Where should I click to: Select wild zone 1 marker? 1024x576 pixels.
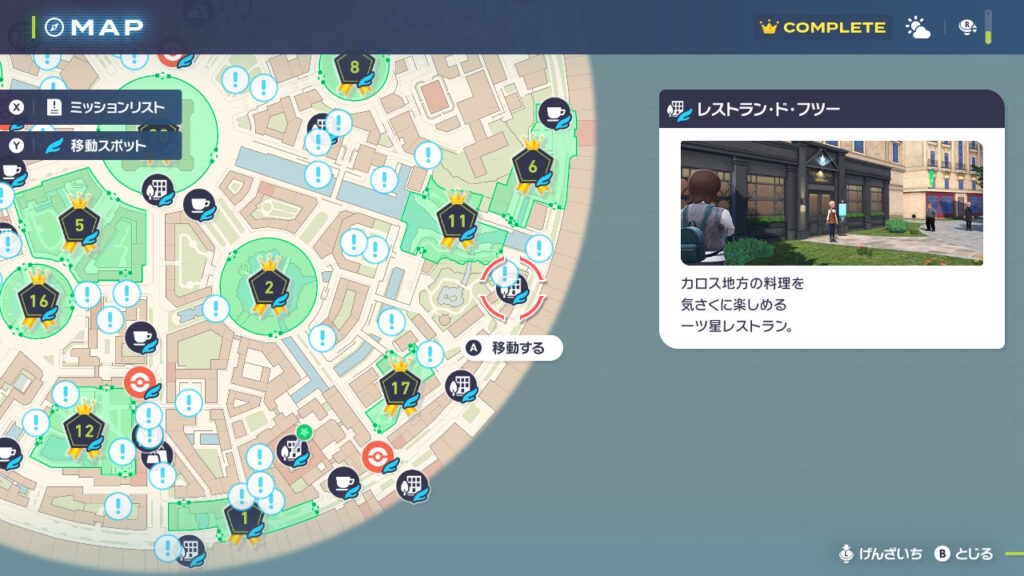(243, 520)
